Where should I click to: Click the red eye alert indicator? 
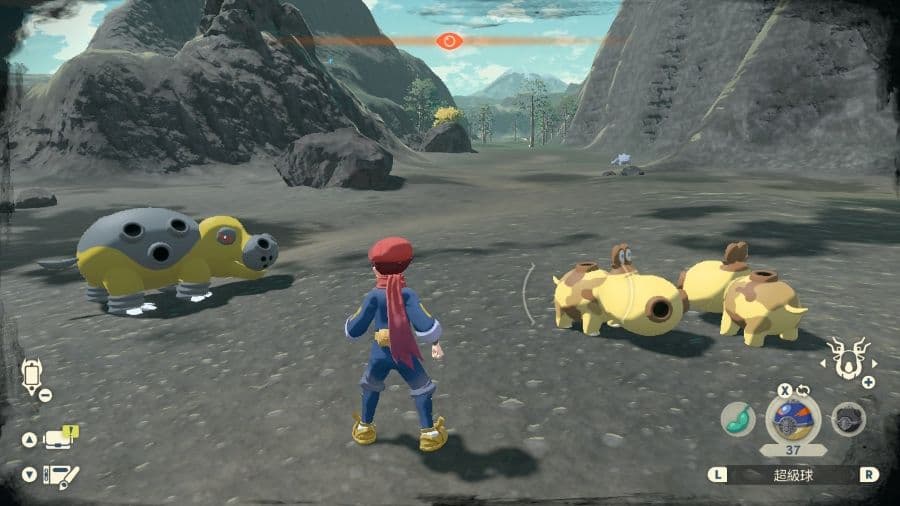(x=449, y=41)
